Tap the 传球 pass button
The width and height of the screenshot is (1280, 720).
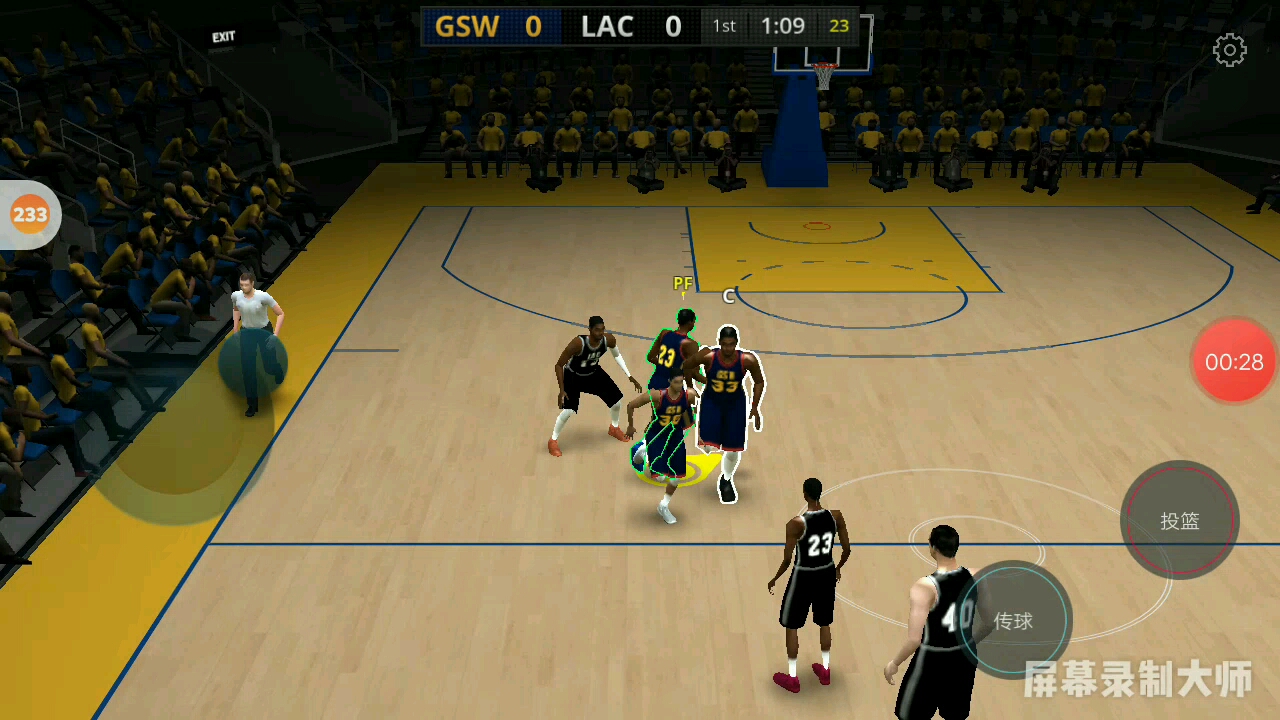pyautogui.click(x=1014, y=621)
